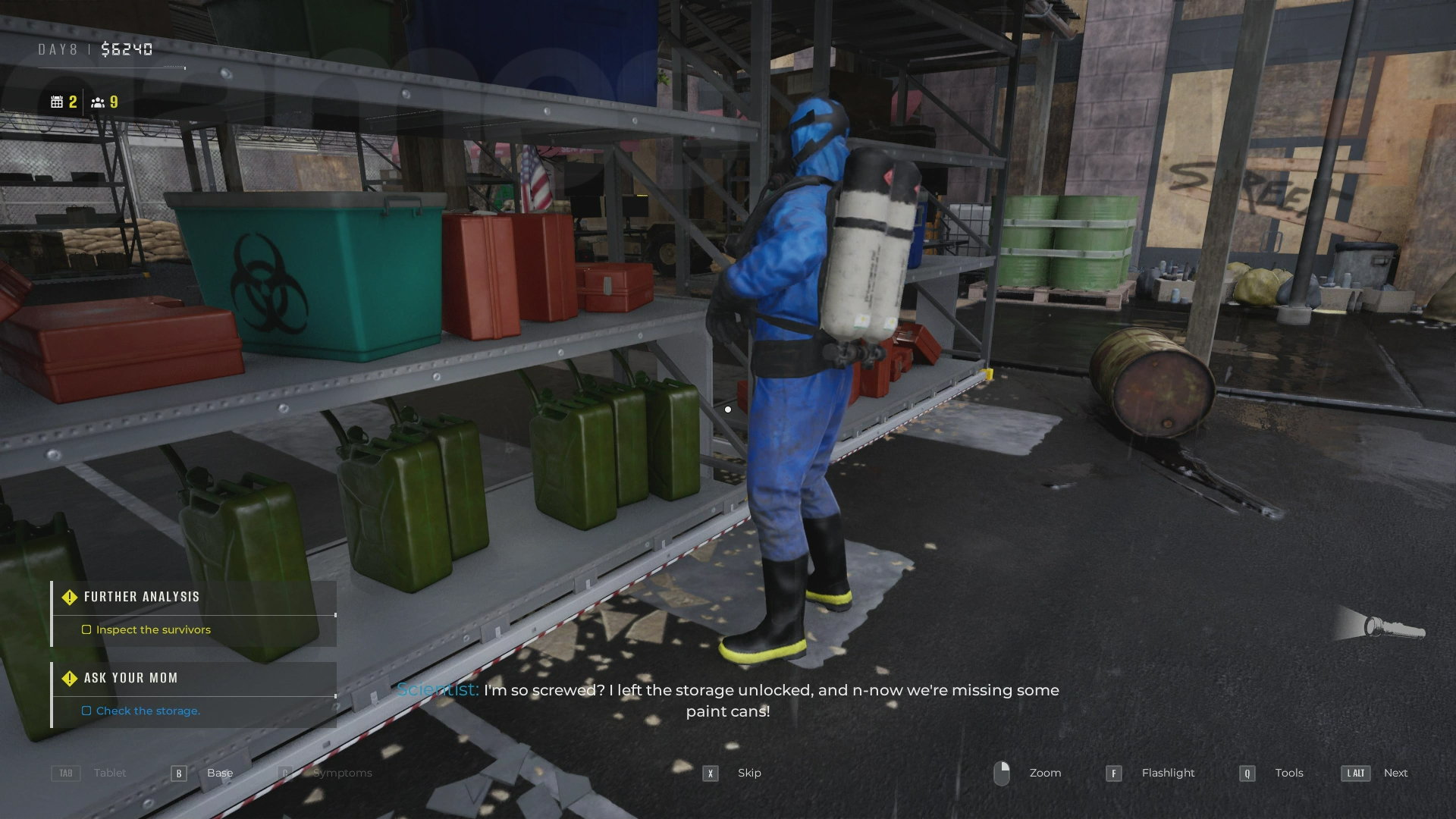Viewport: 1456px width, 819px height.
Task: Click the Skip dialogue button
Action: tap(710, 773)
